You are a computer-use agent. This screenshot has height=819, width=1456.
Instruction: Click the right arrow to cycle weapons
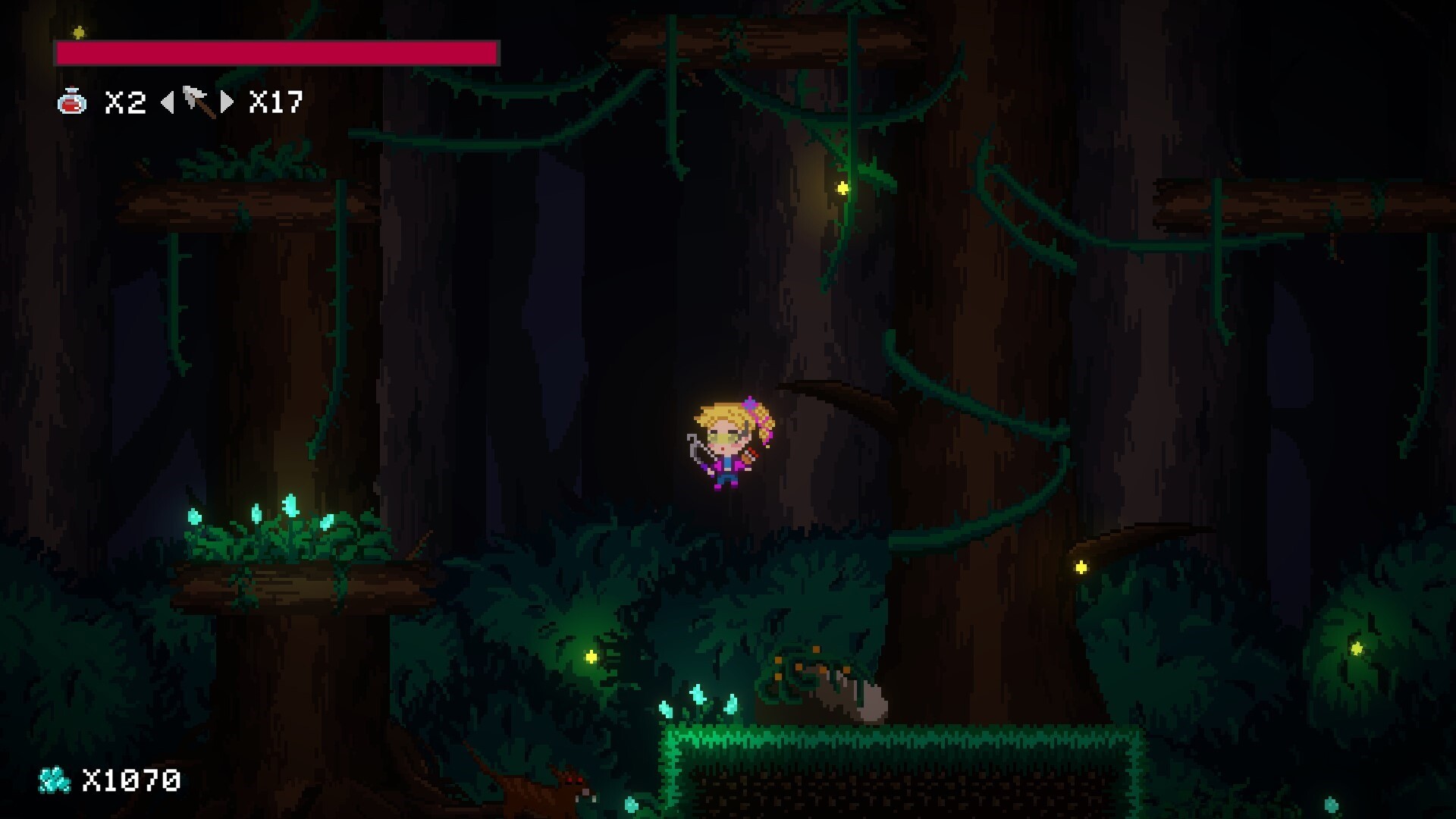227,102
